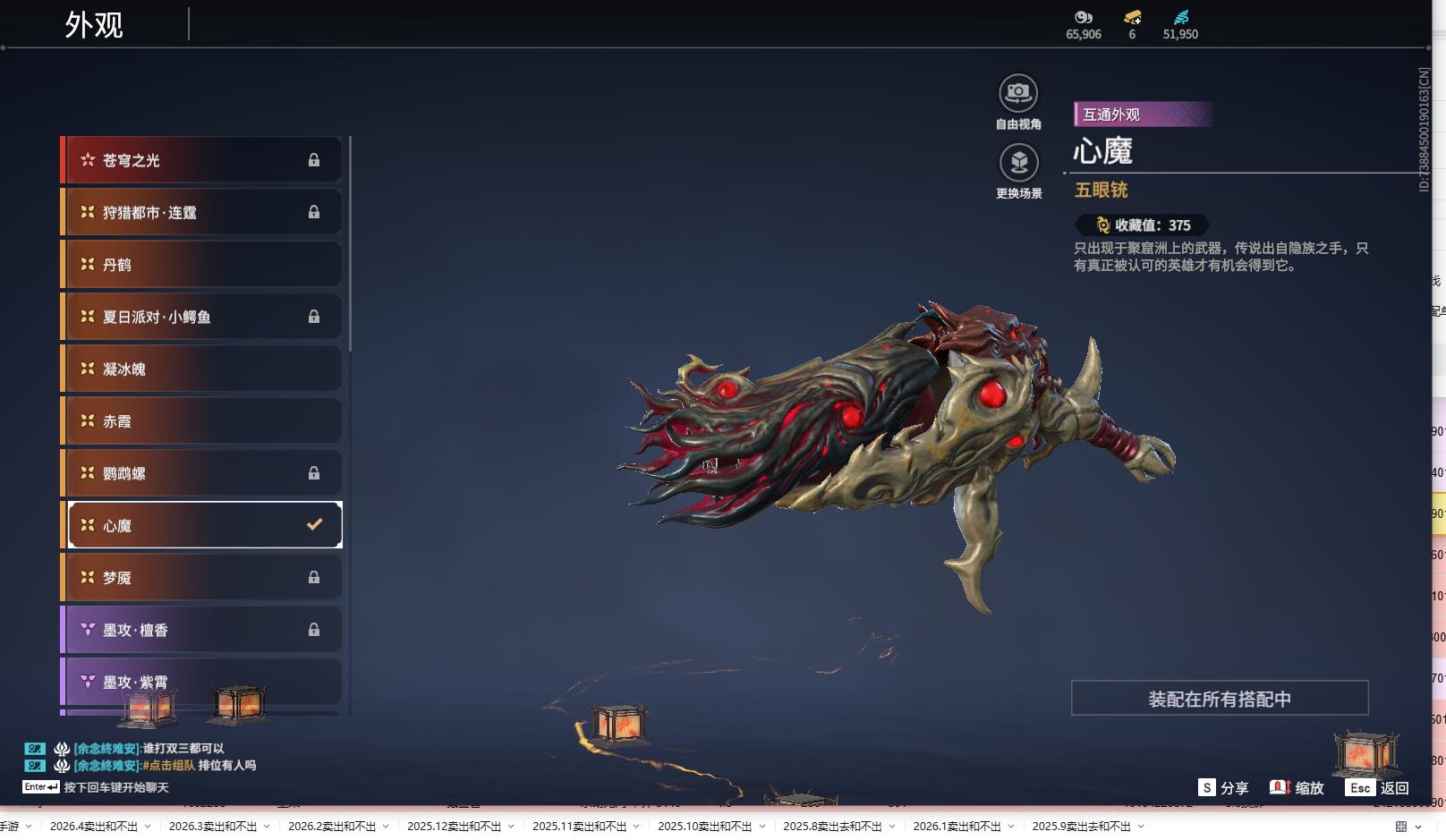
Task: Share the skin with 分享 button
Action: click(x=1223, y=788)
